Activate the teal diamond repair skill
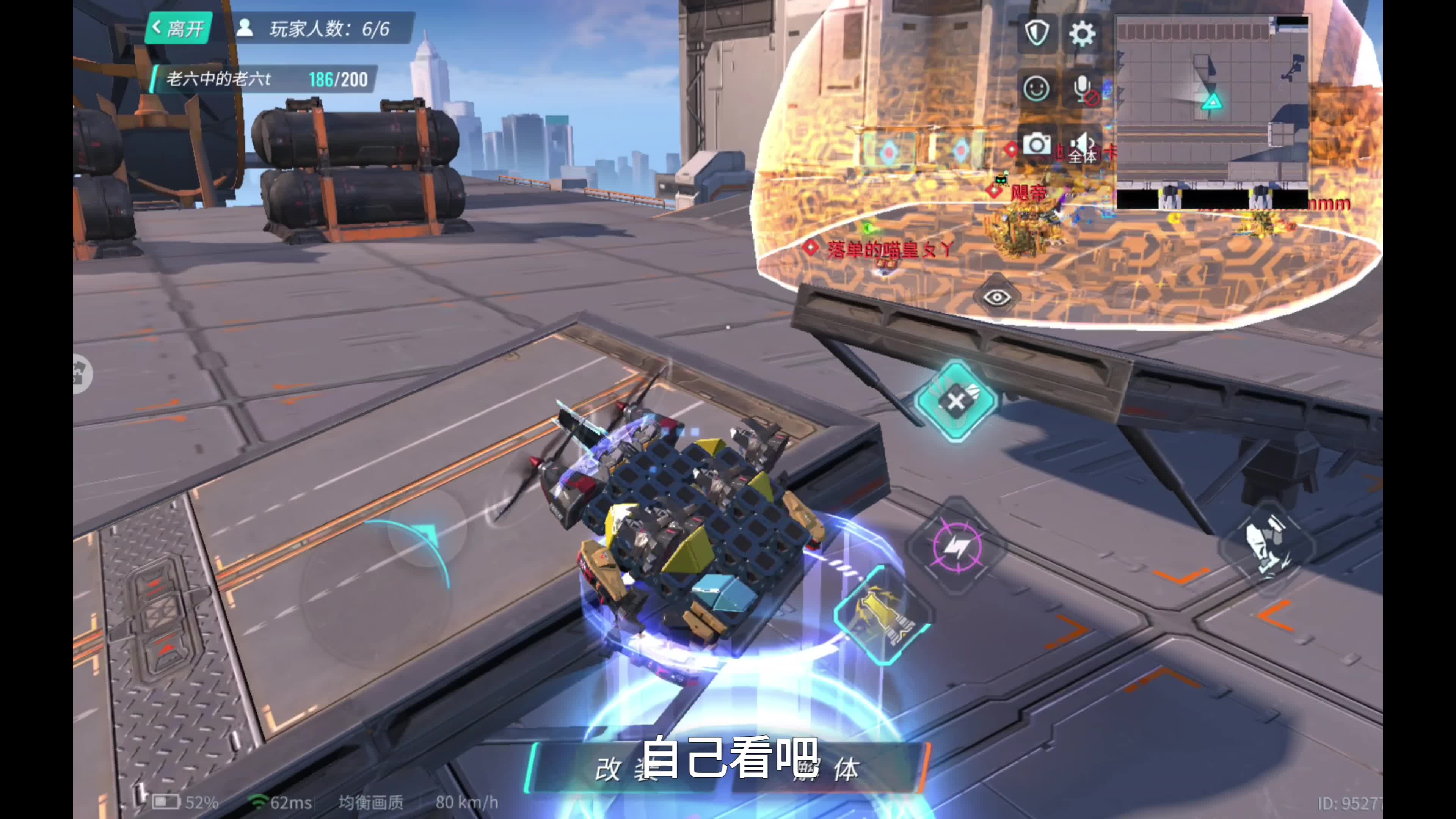1456x819 pixels. (x=956, y=401)
